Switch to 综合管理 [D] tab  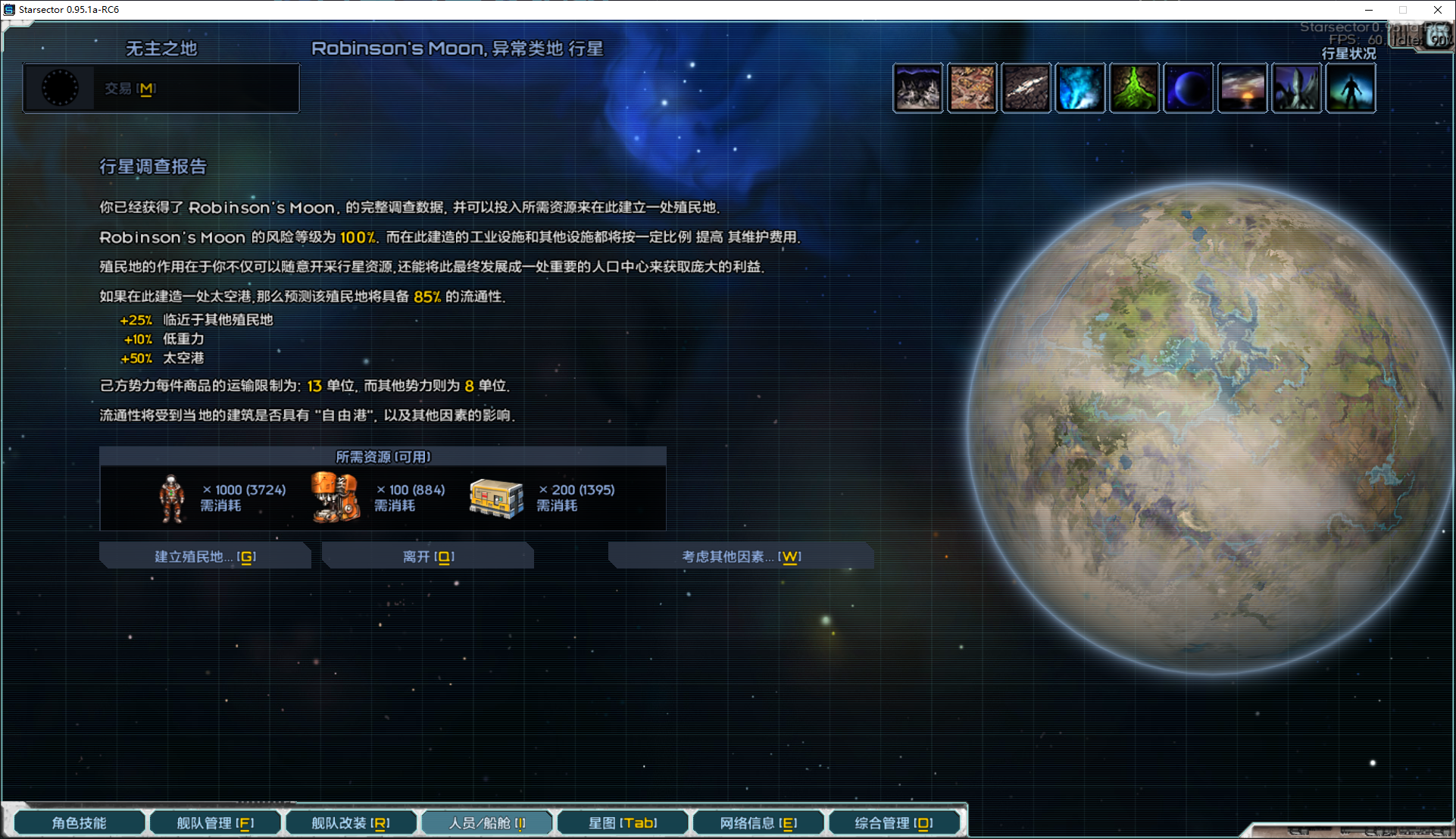pyautogui.click(x=895, y=822)
